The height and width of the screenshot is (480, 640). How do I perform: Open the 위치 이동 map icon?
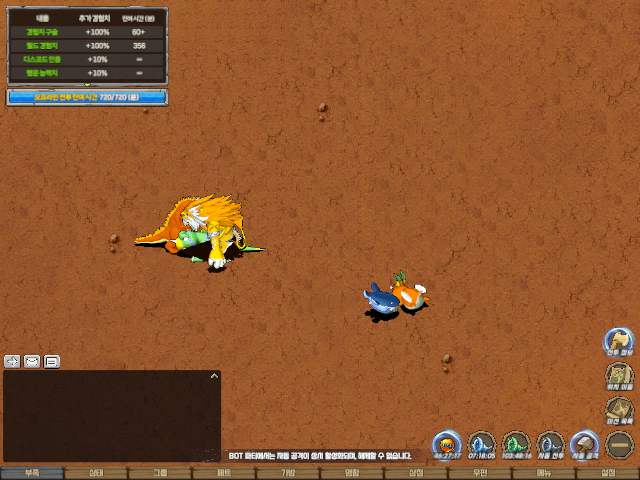click(x=619, y=376)
